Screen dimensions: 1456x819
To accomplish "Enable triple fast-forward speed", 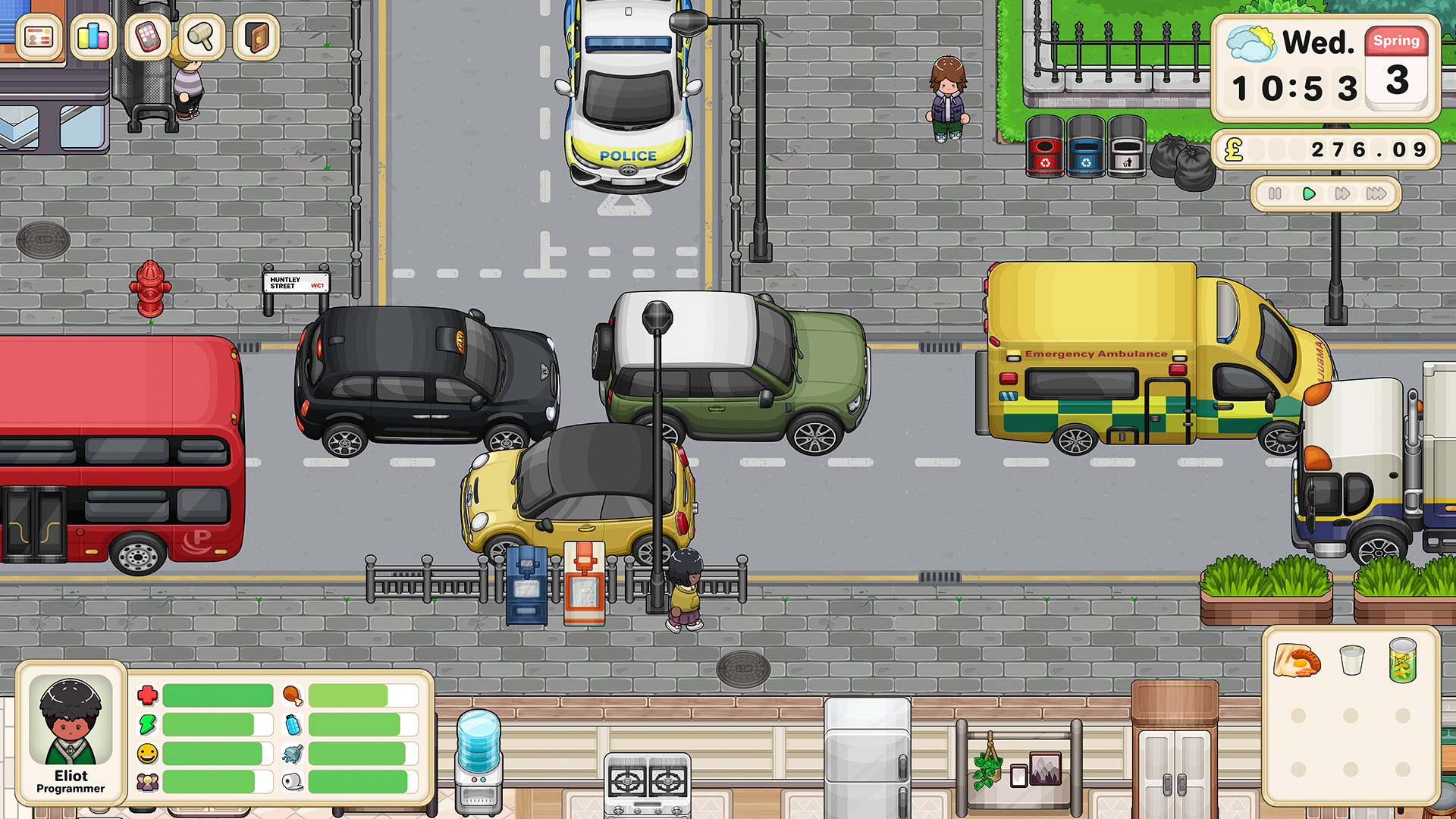I will (x=1377, y=194).
